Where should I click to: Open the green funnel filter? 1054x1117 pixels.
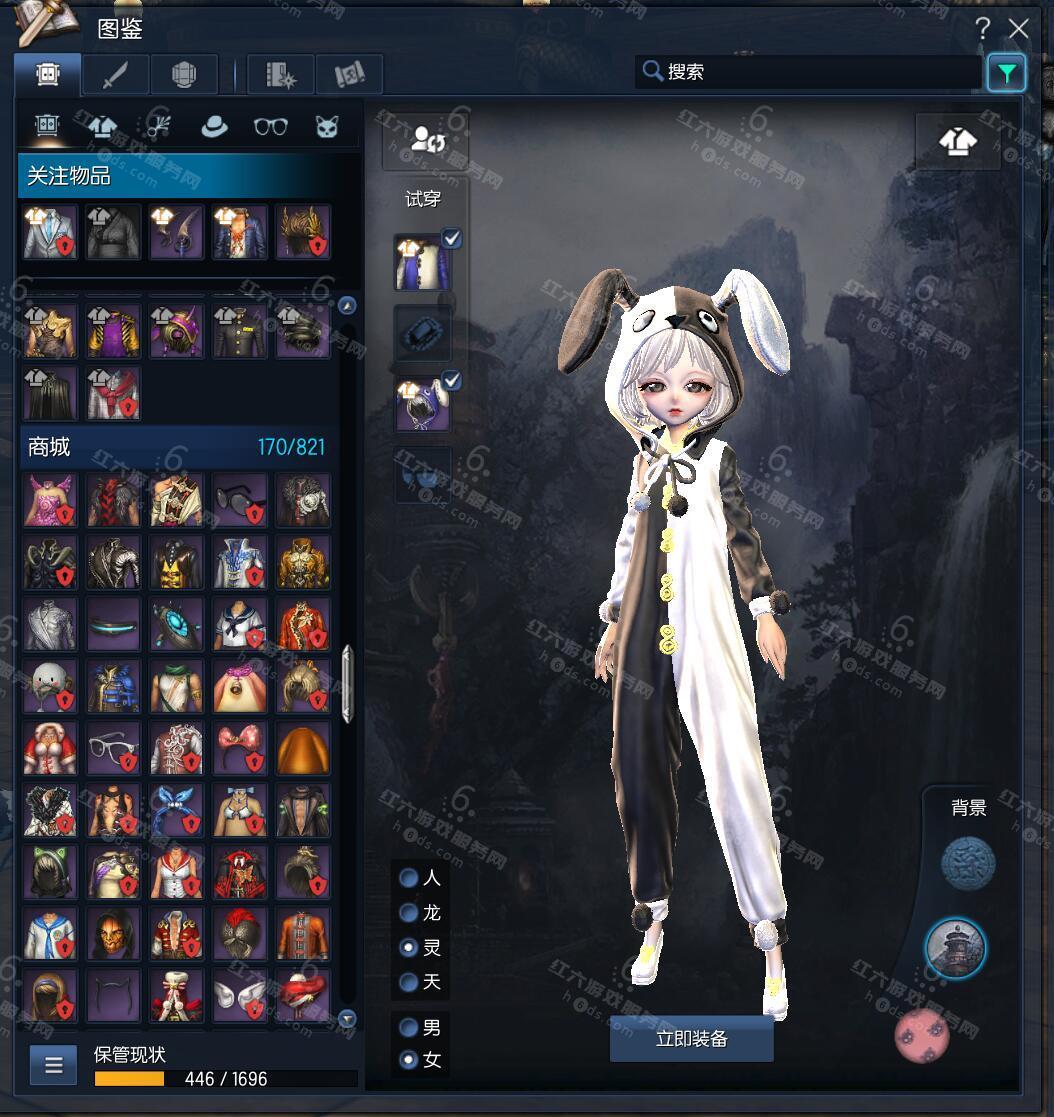1006,72
